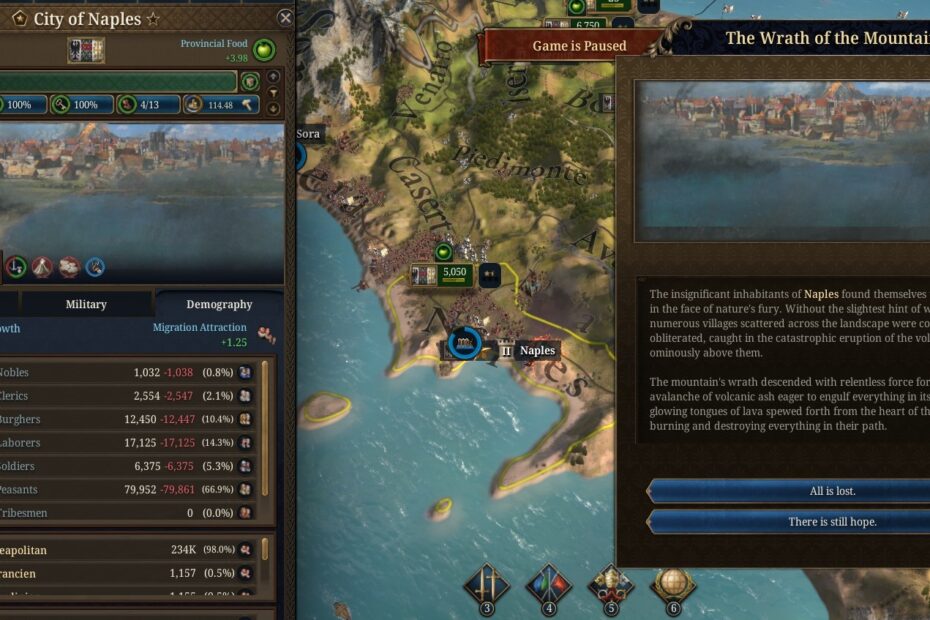Image resolution: width=930 pixels, height=620 pixels.
Task: Click the Sora location label
Action: click(x=308, y=133)
